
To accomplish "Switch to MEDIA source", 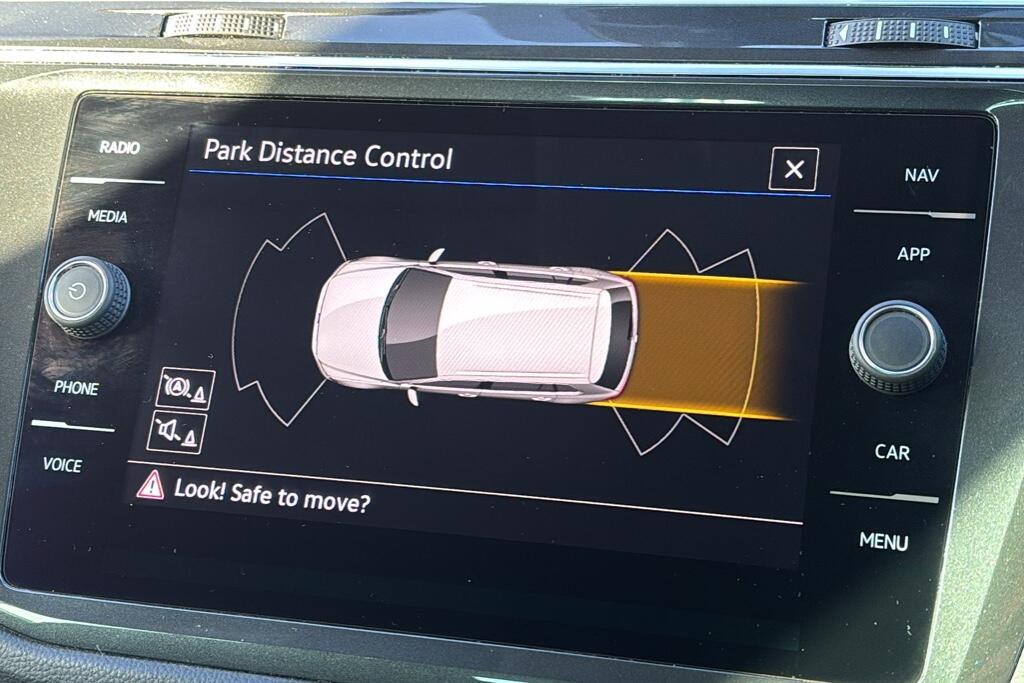I will click(107, 216).
